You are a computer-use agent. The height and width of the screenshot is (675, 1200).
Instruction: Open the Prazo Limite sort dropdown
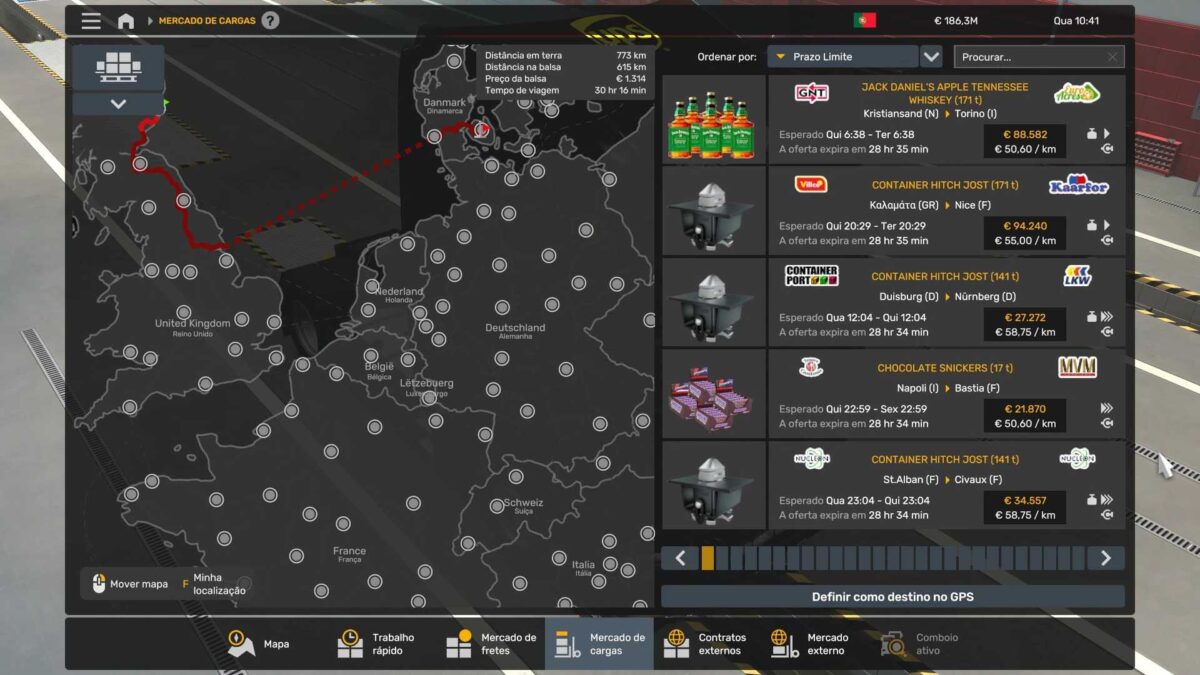[x=842, y=57]
